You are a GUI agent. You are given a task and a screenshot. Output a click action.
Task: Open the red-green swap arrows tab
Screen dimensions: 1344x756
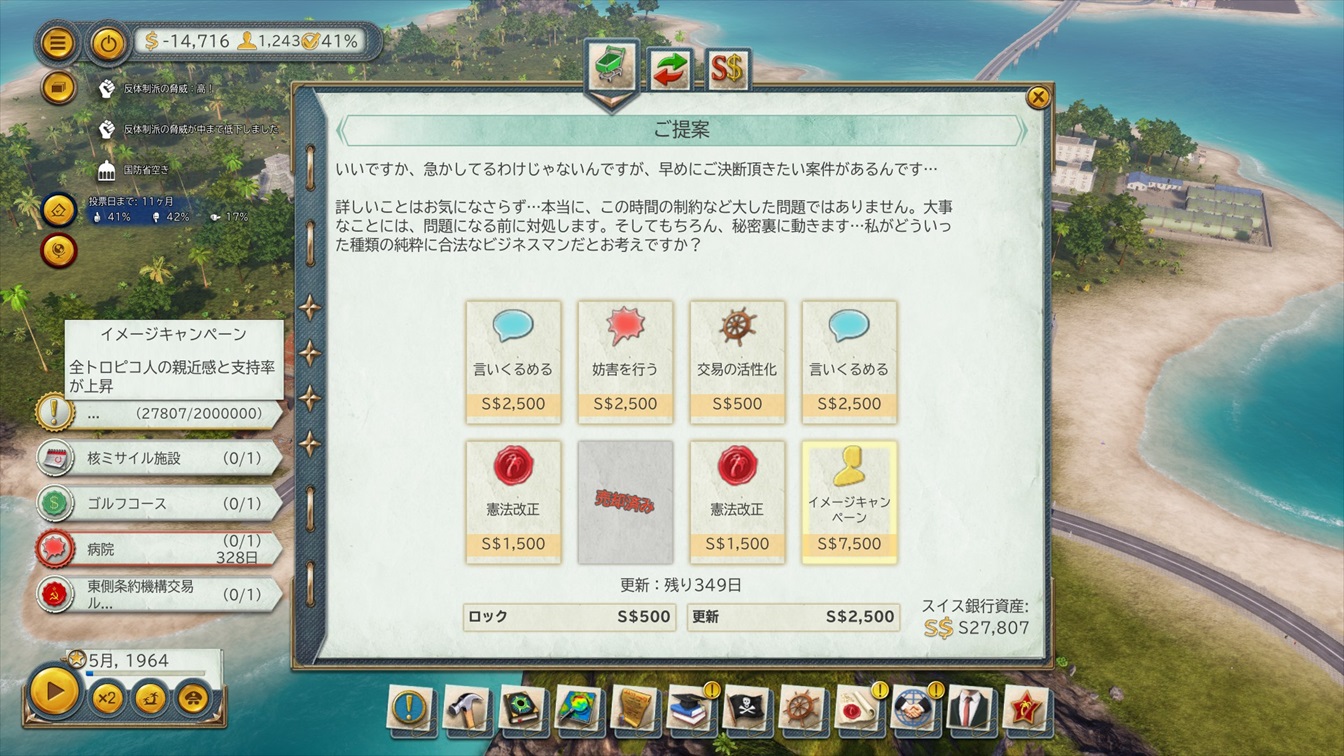670,69
